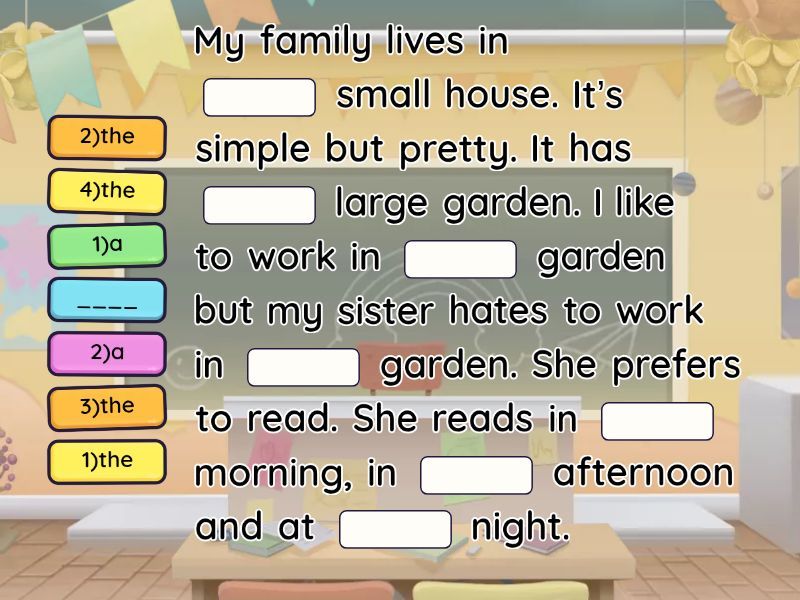This screenshot has height=600, width=800.
Task: Select the blue dashes answer tile
Action: click(x=107, y=300)
